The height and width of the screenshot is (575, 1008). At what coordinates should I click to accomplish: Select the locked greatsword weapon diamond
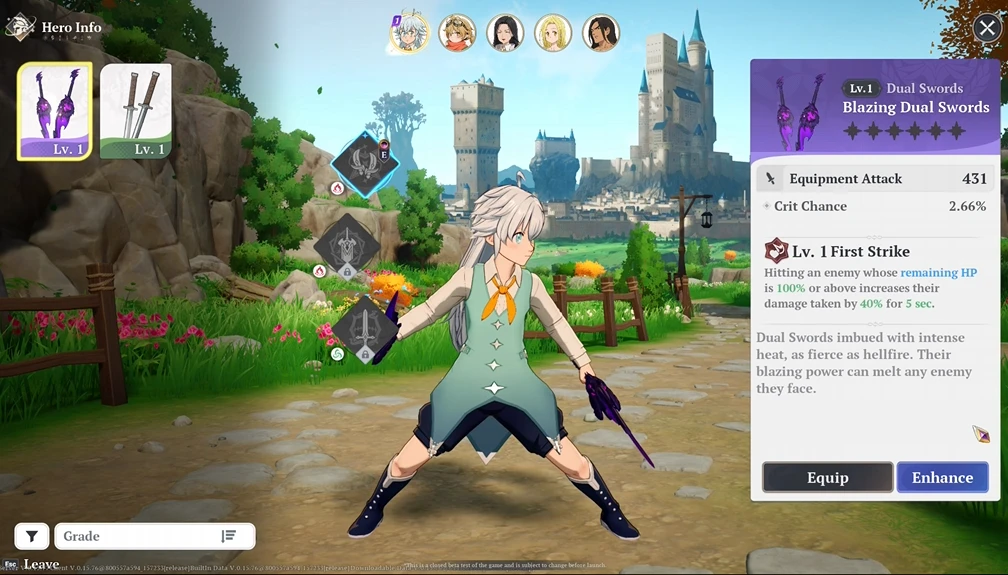coord(345,245)
